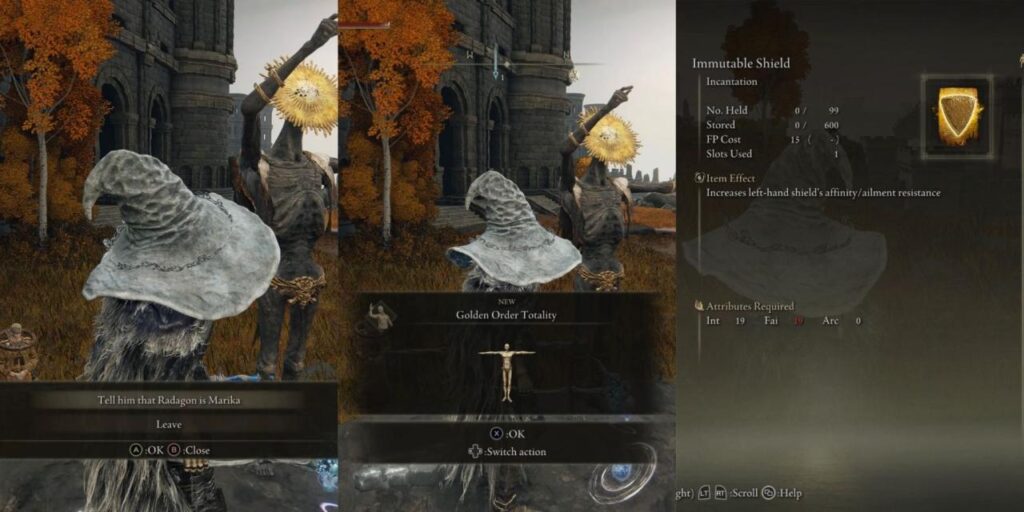
Task: Select the Golden Order Totality gesture entry
Action: tap(505, 315)
